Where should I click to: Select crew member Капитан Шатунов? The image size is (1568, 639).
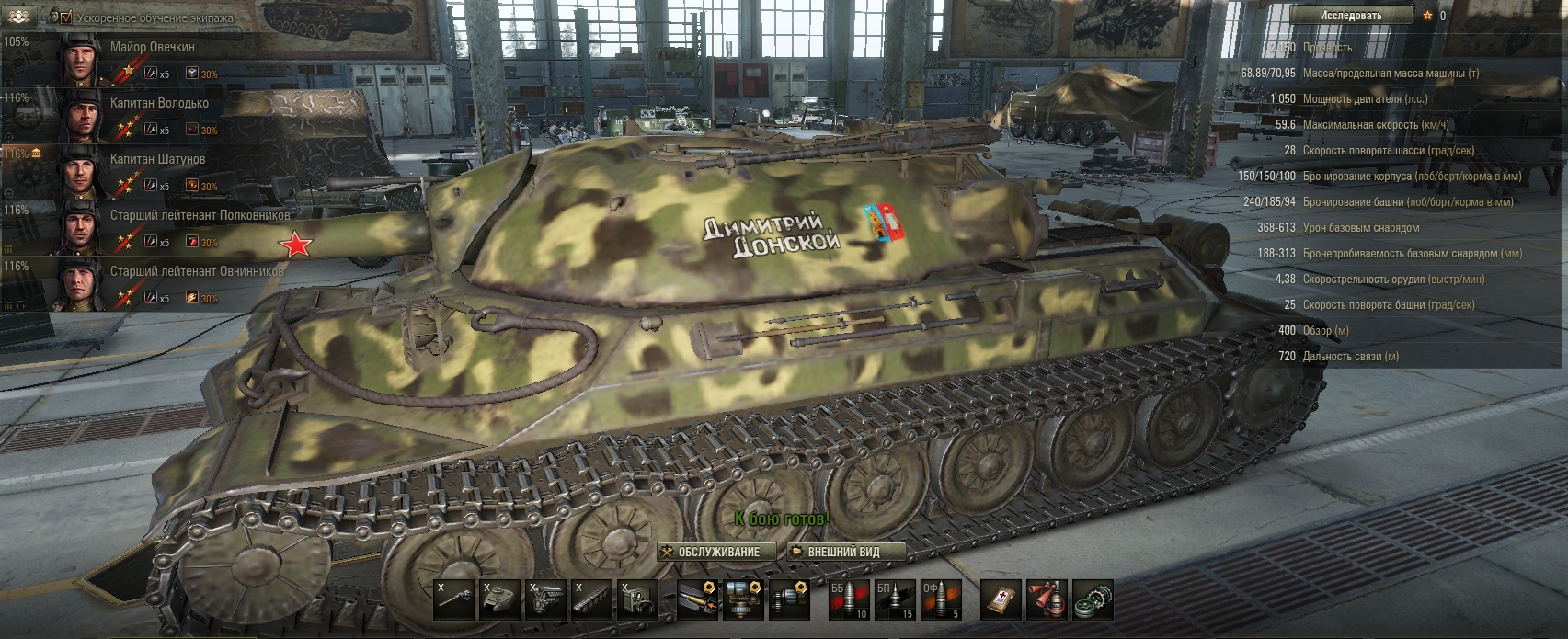(x=157, y=159)
